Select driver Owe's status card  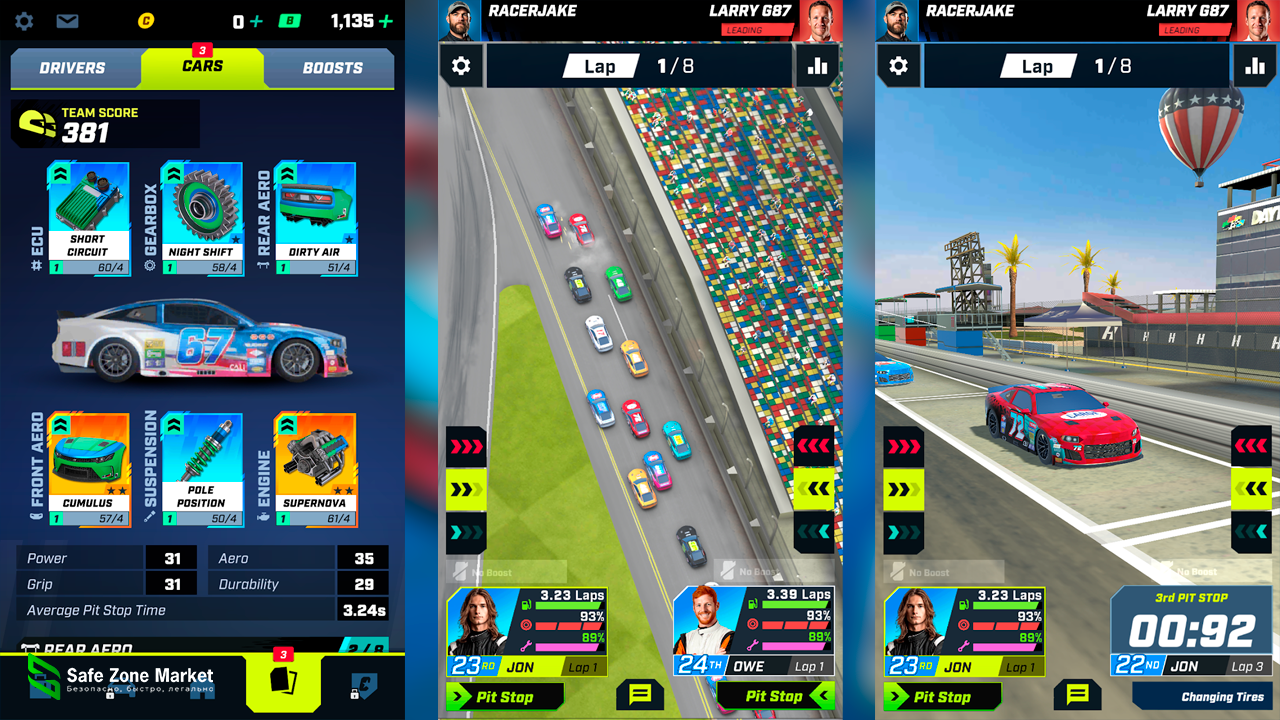[753, 632]
